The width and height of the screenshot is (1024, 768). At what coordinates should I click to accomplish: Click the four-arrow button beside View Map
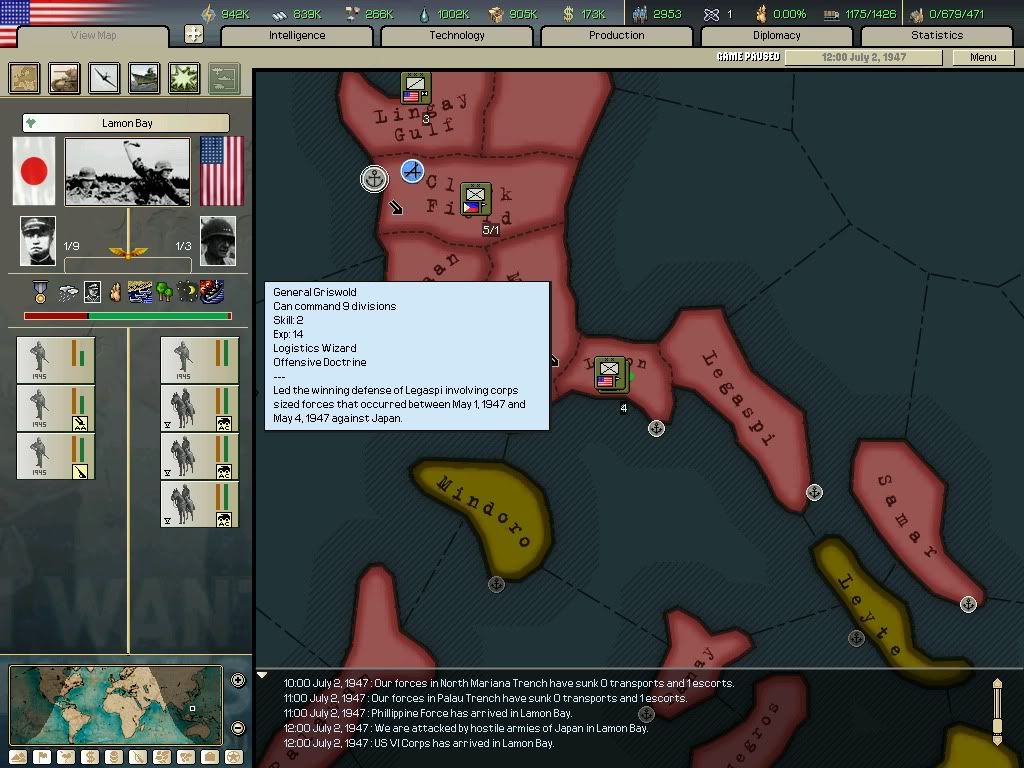pyautogui.click(x=194, y=35)
